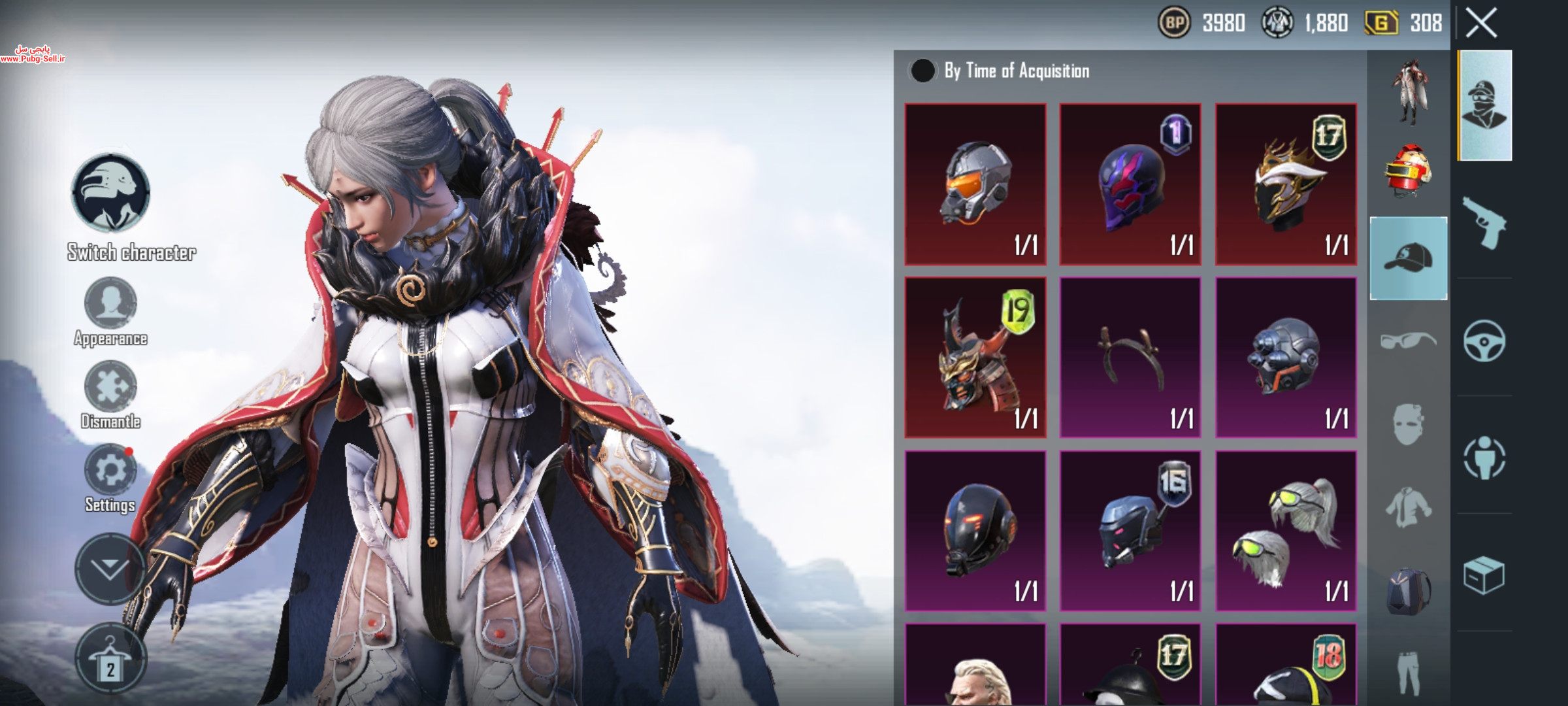Show the backpack category
This screenshot has width=1568, height=706.
point(1409,590)
